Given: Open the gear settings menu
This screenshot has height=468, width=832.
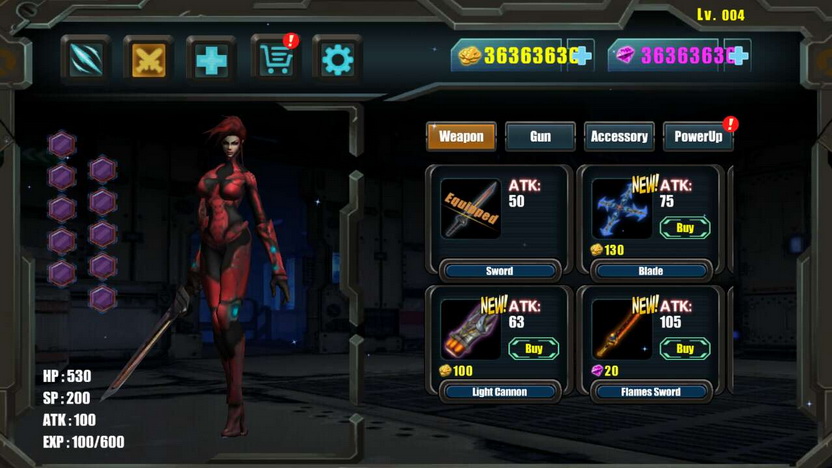Looking at the screenshot, I should pyautogui.click(x=336, y=60).
